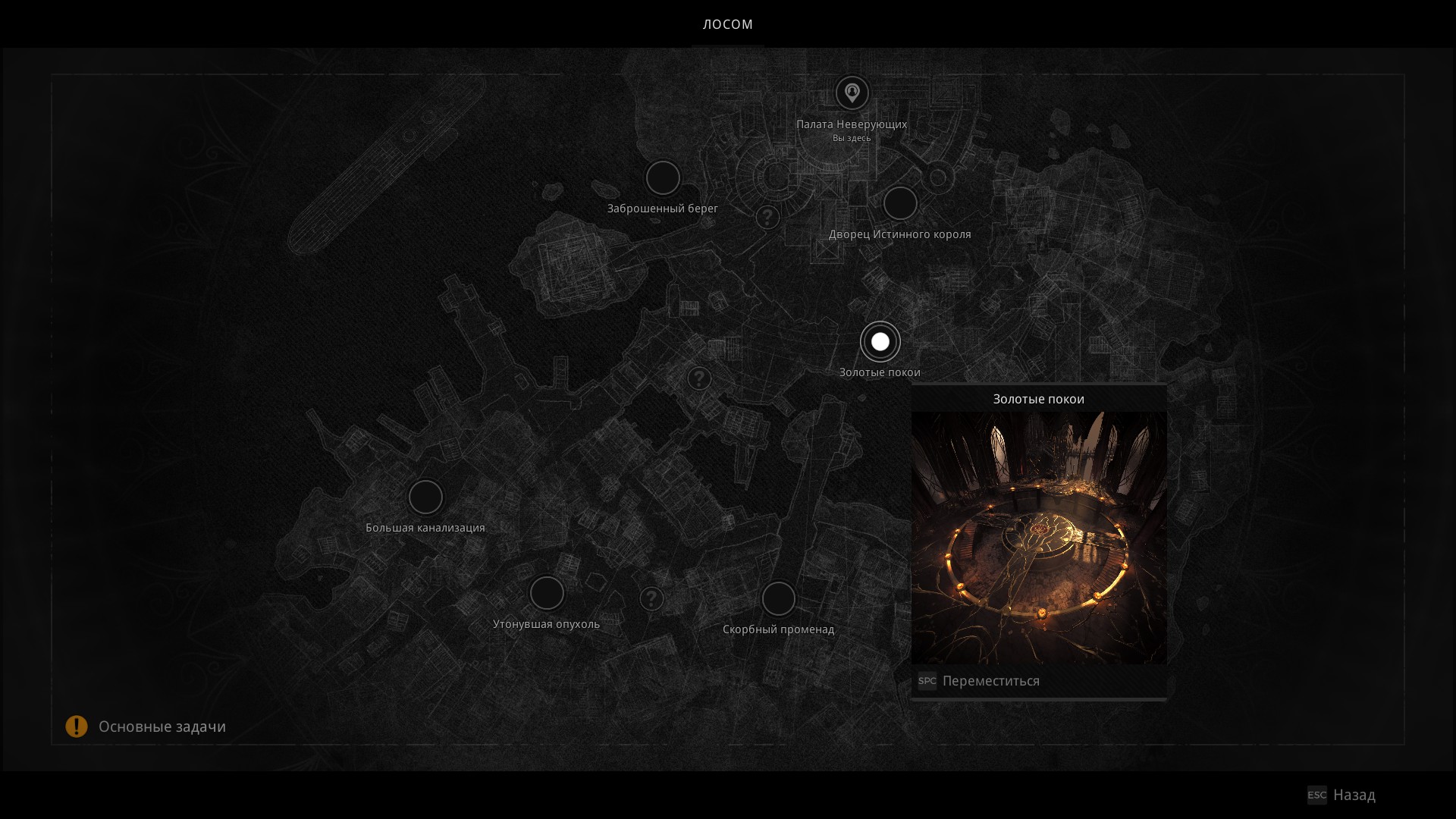1456x819 pixels.
Task: Select the Утонувшая опухоль waypoint
Action: point(547,593)
